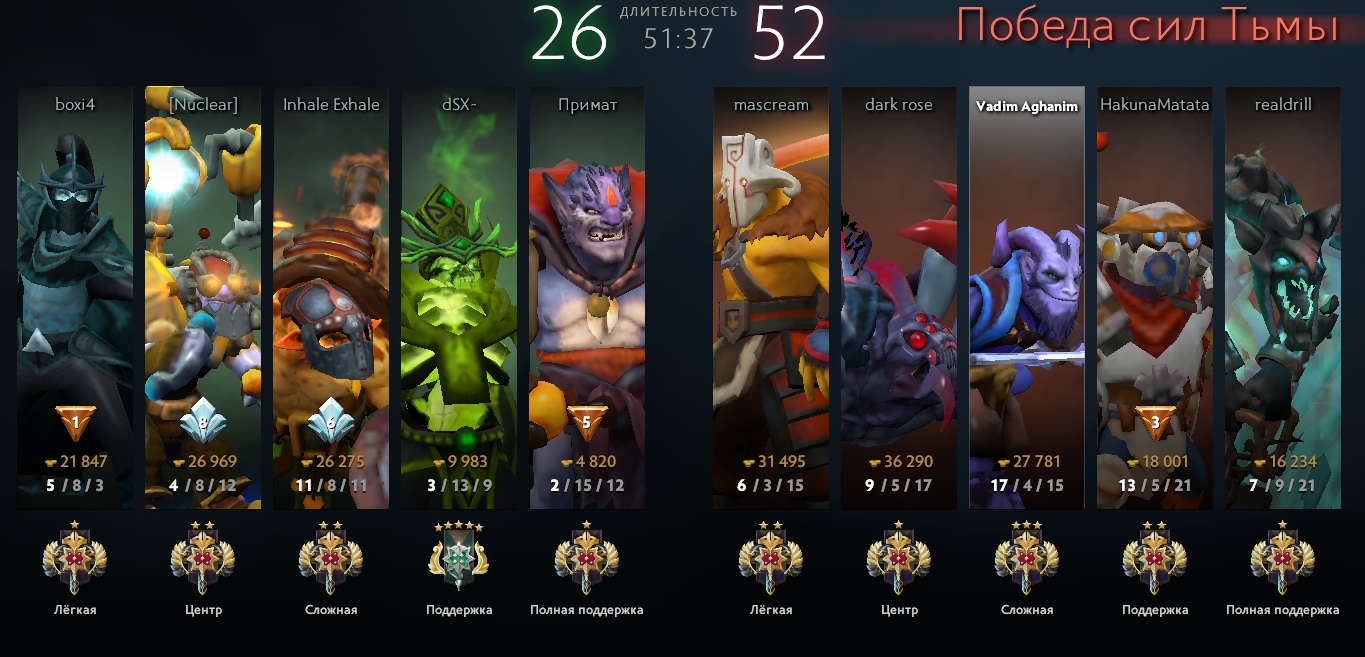Click the level 8 hero badge on [Nuclear]
The height and width of the screenshot is (657, 1365).
pos(203,422)
